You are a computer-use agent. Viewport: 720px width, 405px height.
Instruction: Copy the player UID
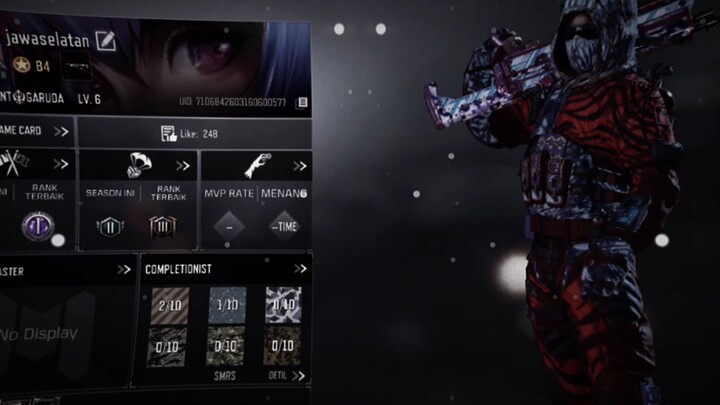tap(303, 102)
